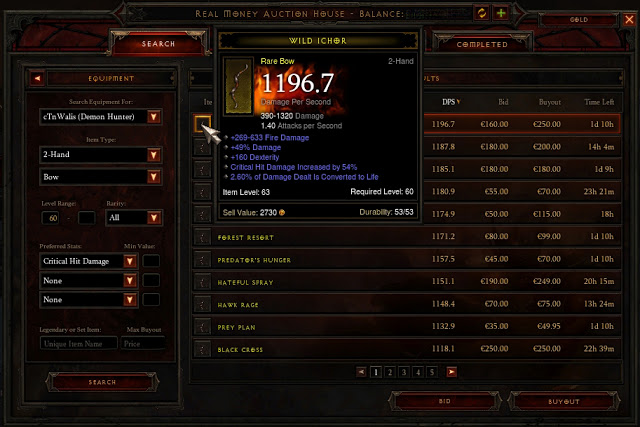Click the green plus add-balance button
640x427 pixels.
[x=501, y=13]
